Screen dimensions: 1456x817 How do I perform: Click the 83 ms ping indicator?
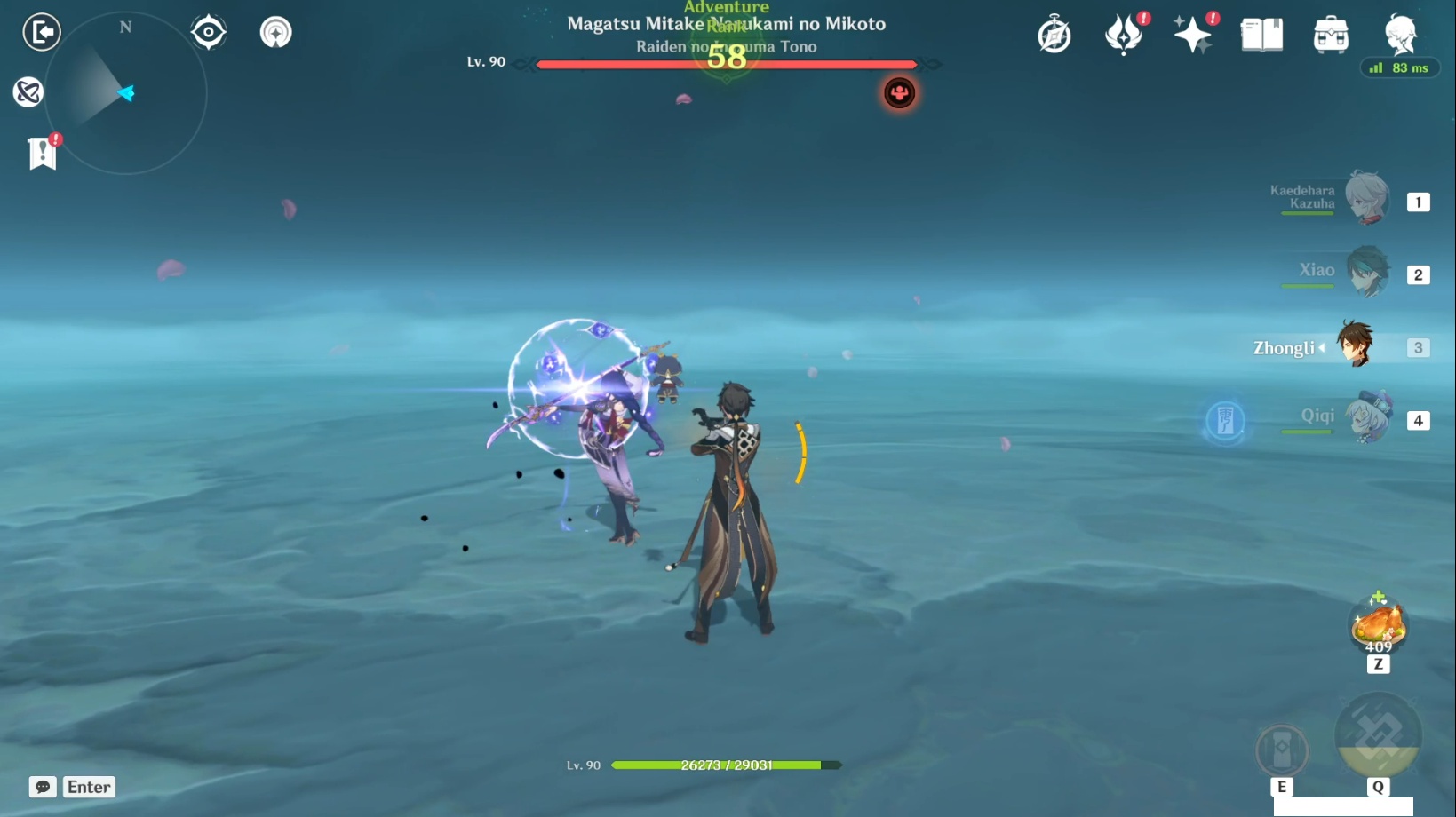click(x=1400, y=67)
